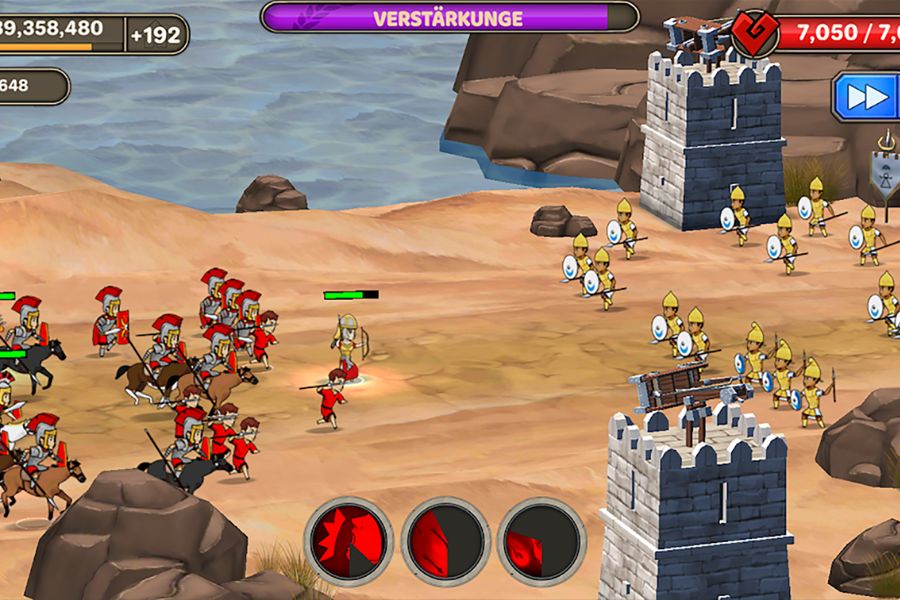Use the mostly dark red swirl ability
The width and height of the screenshot is (900, 600).
tap(541, 541)
